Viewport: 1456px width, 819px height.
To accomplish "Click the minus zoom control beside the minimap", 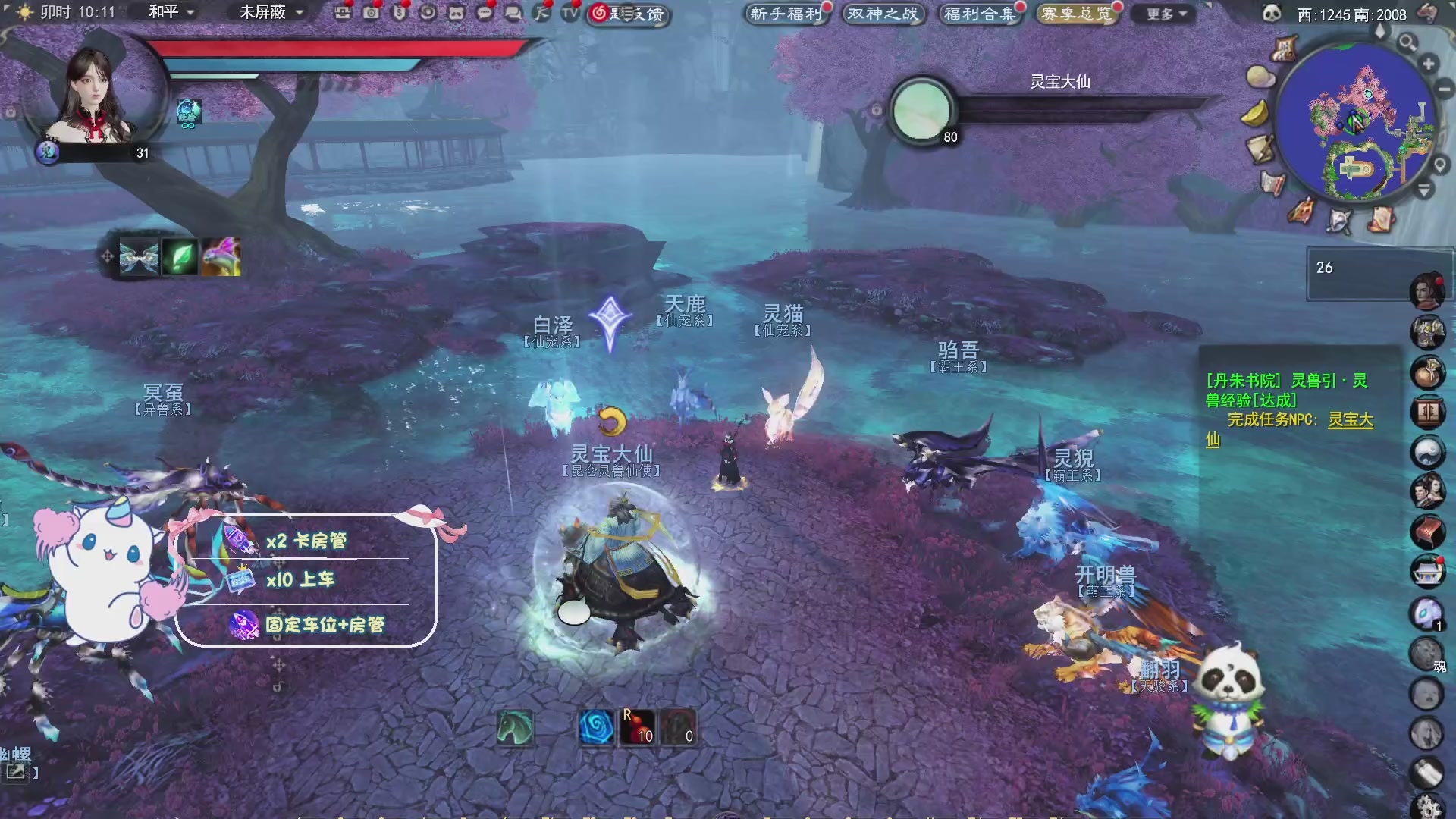I will (1443, 89).
